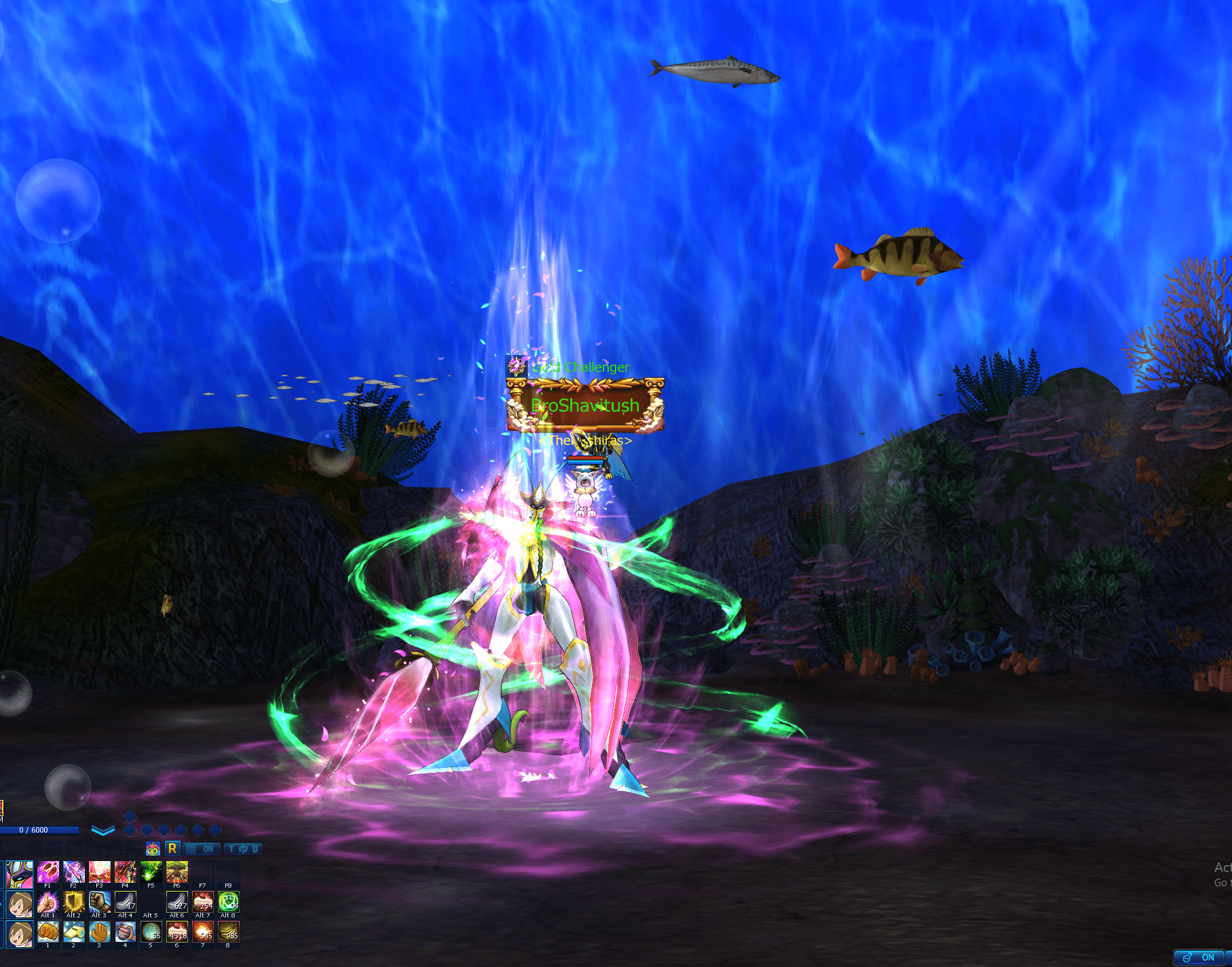This screenshot has height=967, width=1232.
Task: Click the yellow R button
Action: 172,848
